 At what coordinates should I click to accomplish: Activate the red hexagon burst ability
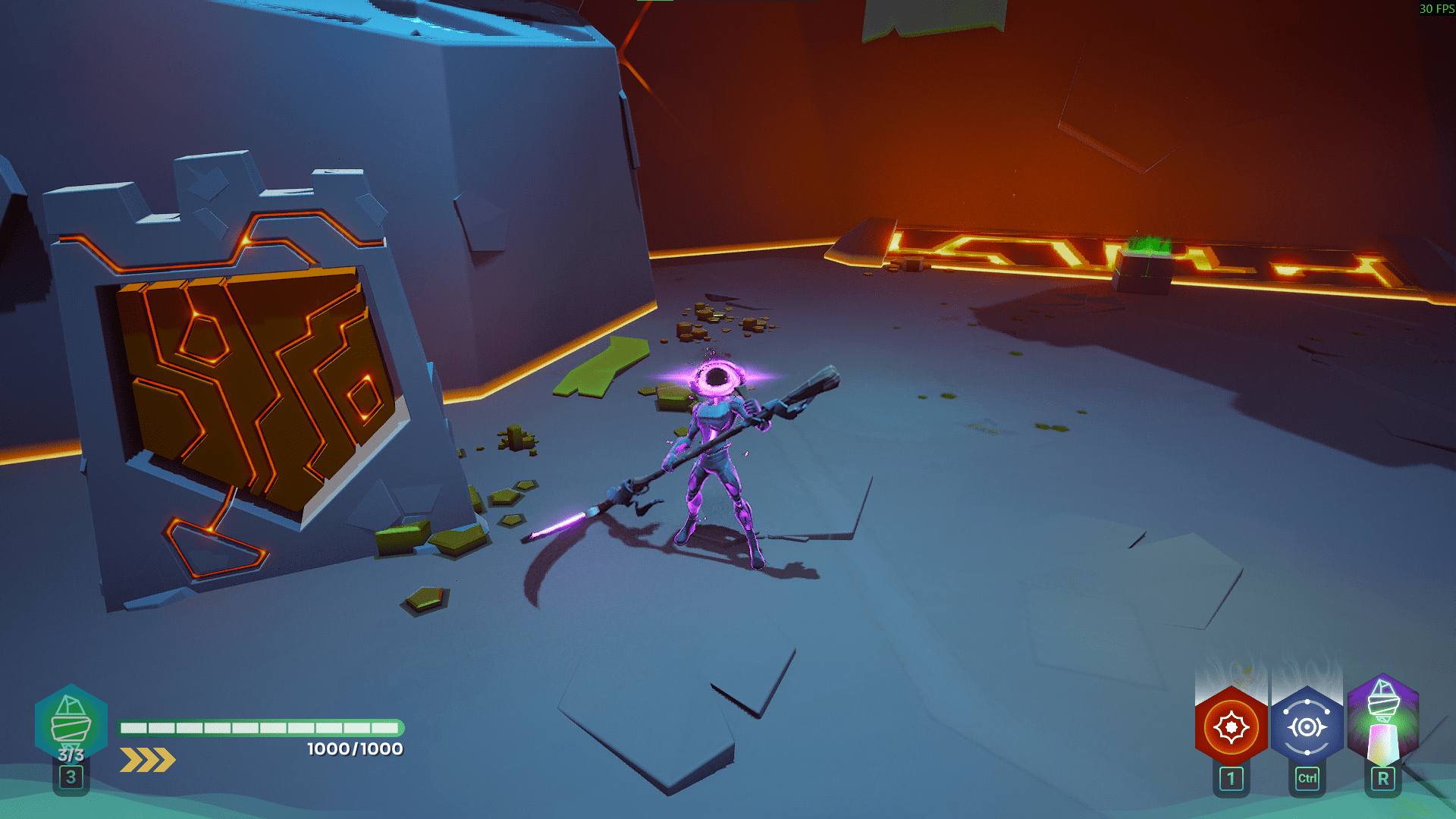[x=1231, y=727]
